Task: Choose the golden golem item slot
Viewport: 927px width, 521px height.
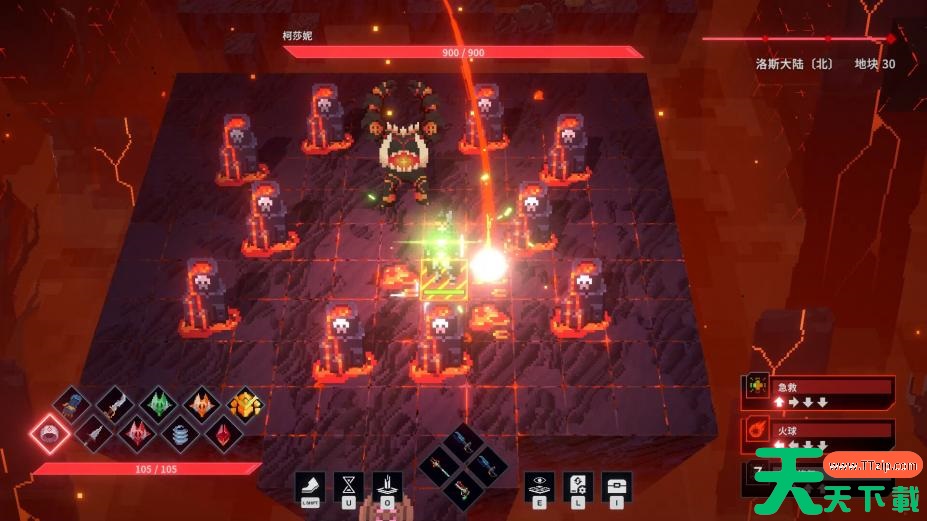Action: 244,405
